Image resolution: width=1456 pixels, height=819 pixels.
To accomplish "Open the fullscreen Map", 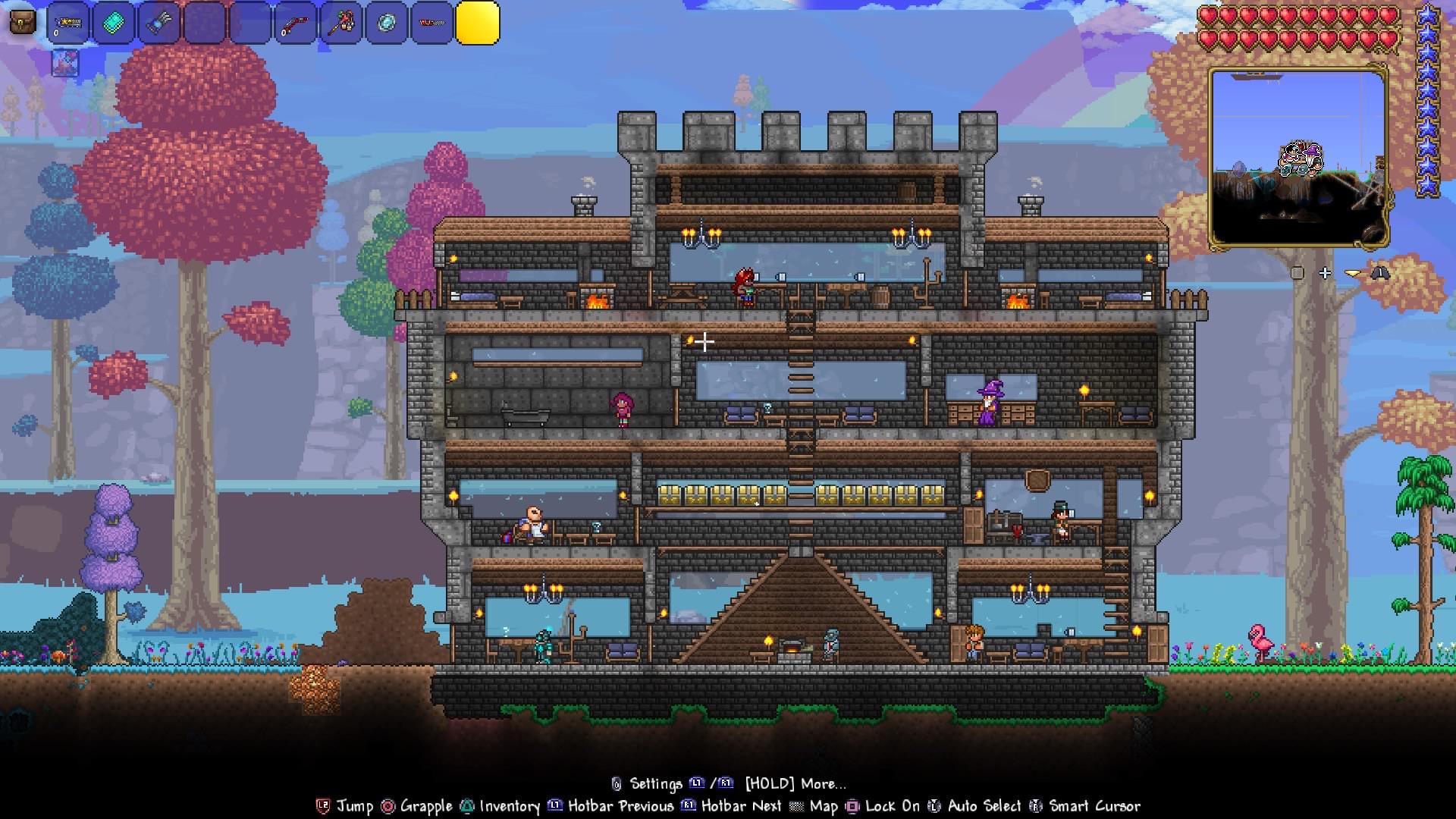I will (x=823, y=807).
